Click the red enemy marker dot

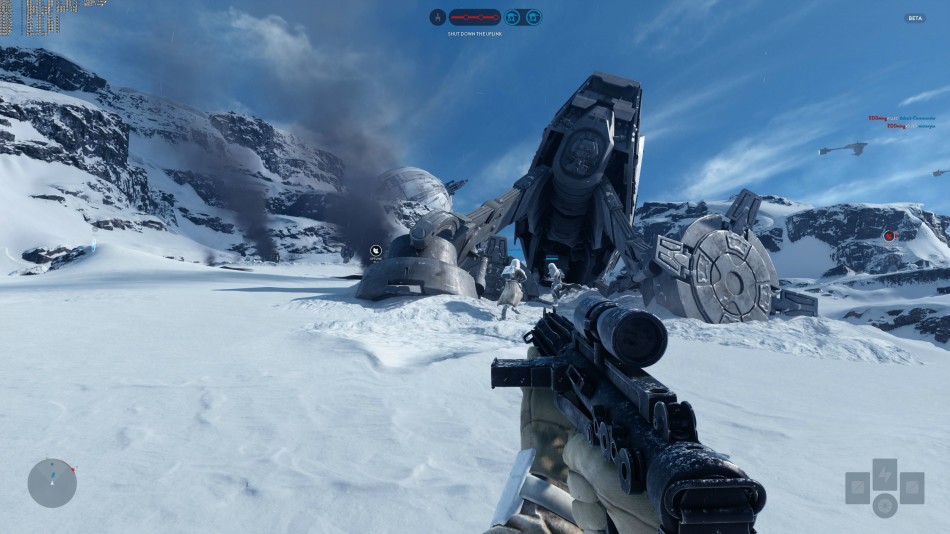pos(889,236)
